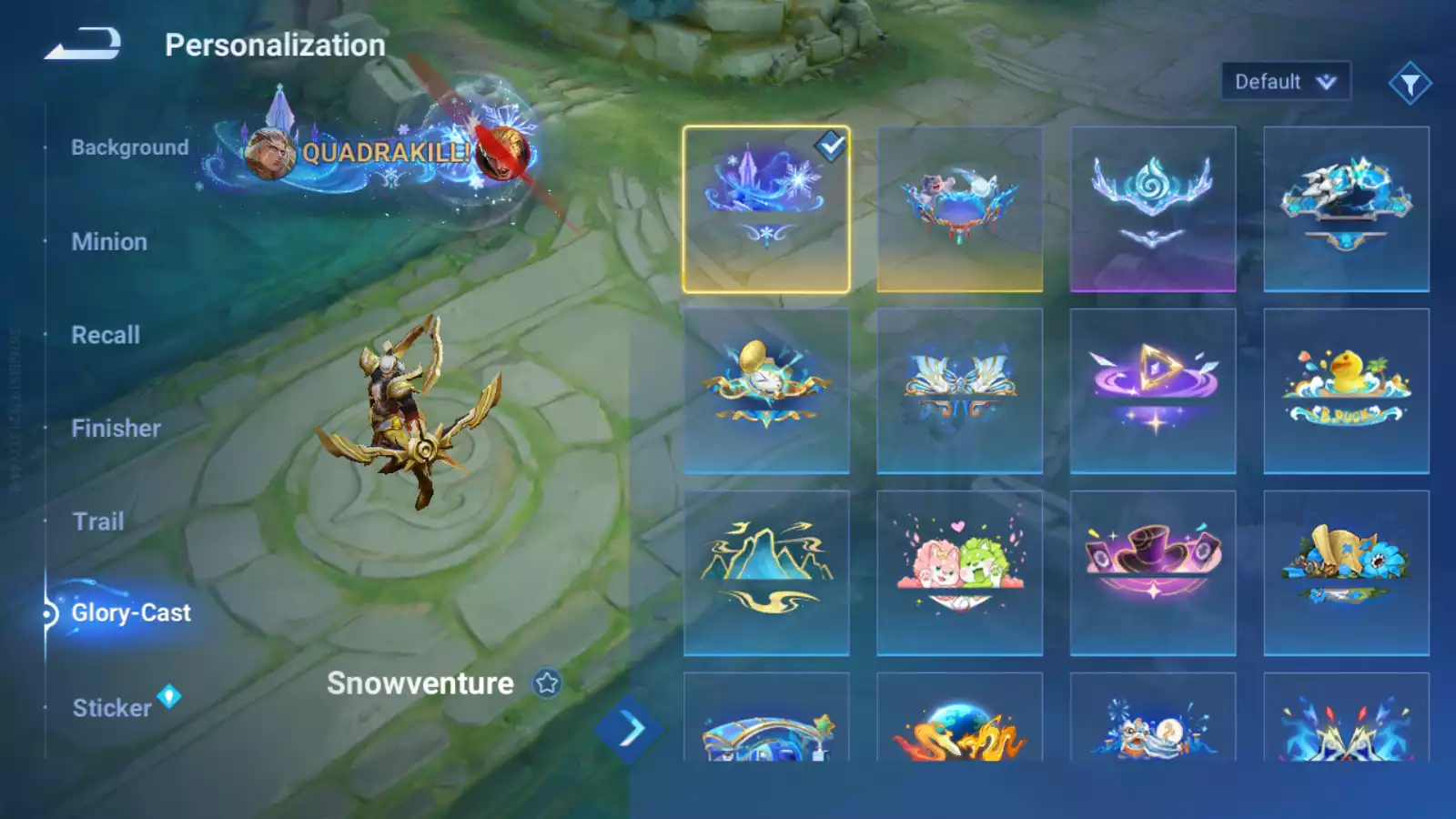Collapse the preview with the blue arrow
Image resolution: width=1456 pixels, height=819 pixels.
tap(630, 729)
